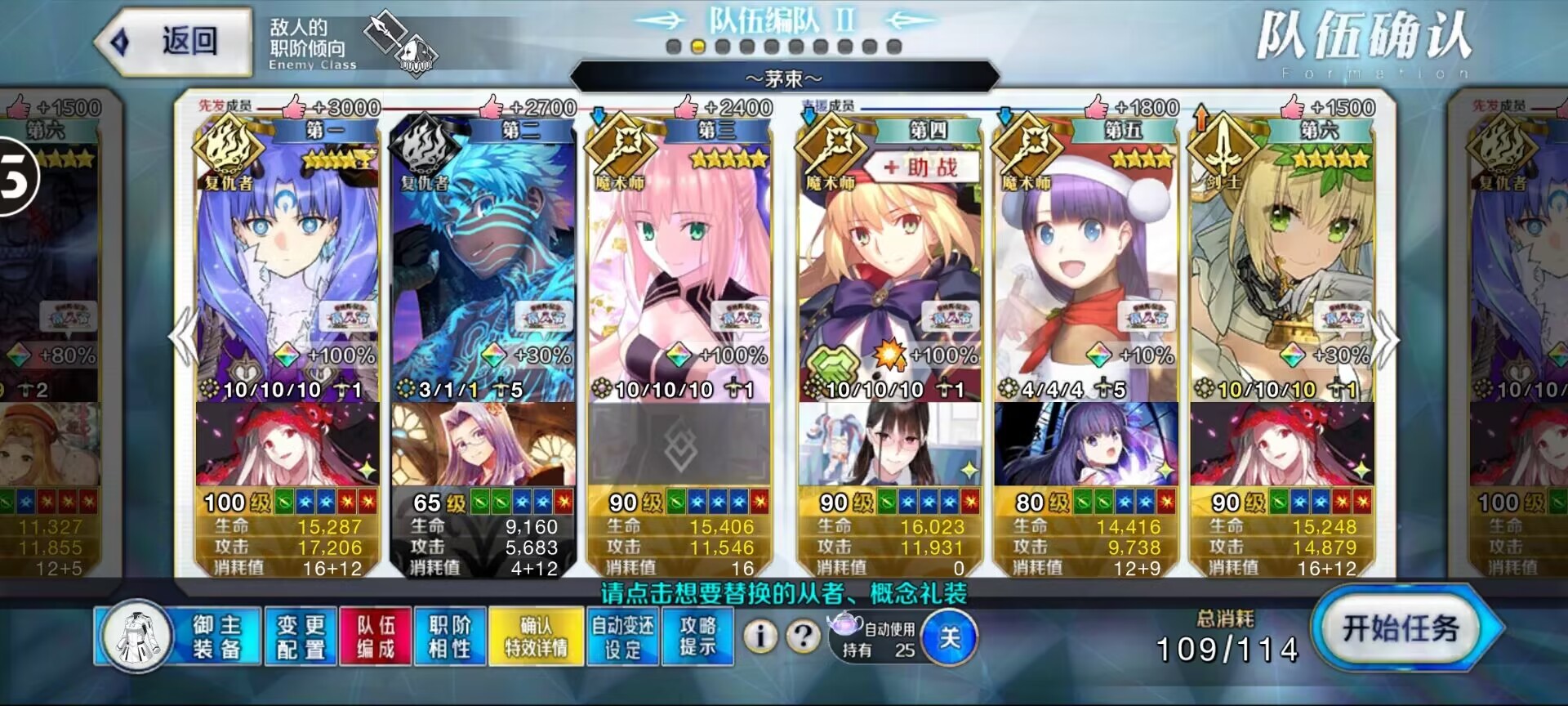View 确认特效详情 effect details
1568x706 pixels.
536,637
